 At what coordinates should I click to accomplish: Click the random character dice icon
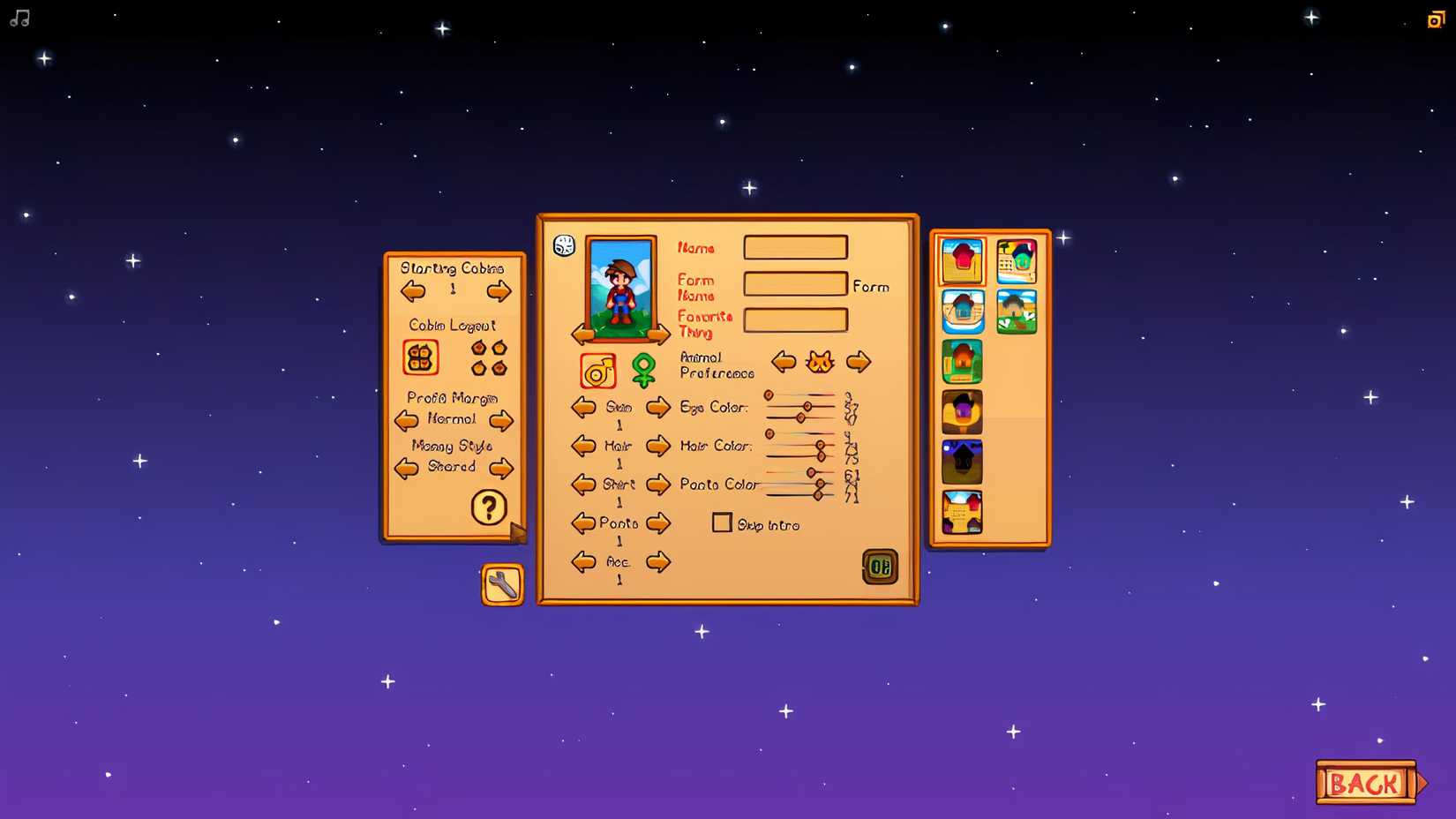pos(562,246)
